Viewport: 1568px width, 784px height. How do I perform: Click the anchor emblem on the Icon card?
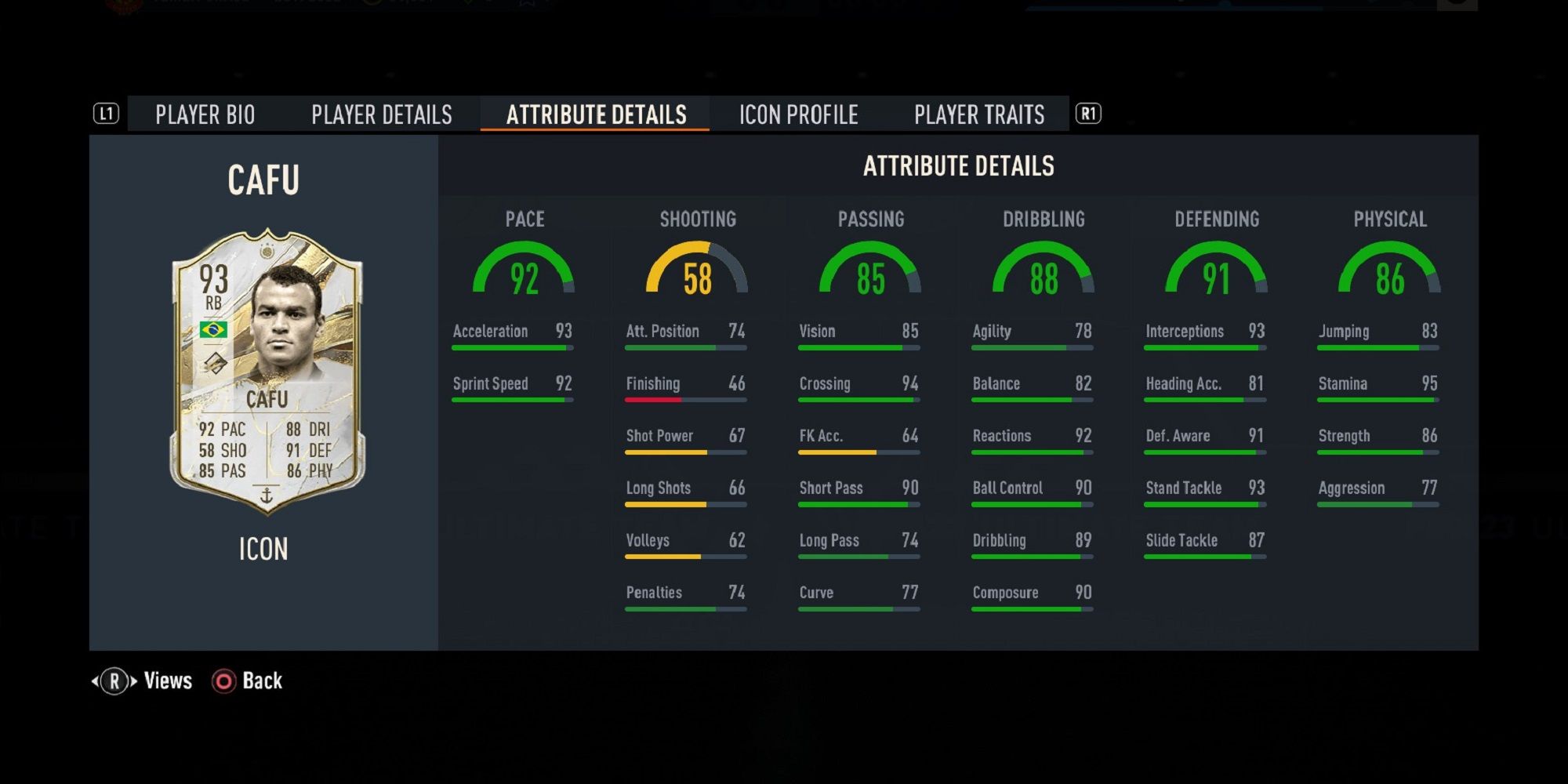[x=266, y=495]
